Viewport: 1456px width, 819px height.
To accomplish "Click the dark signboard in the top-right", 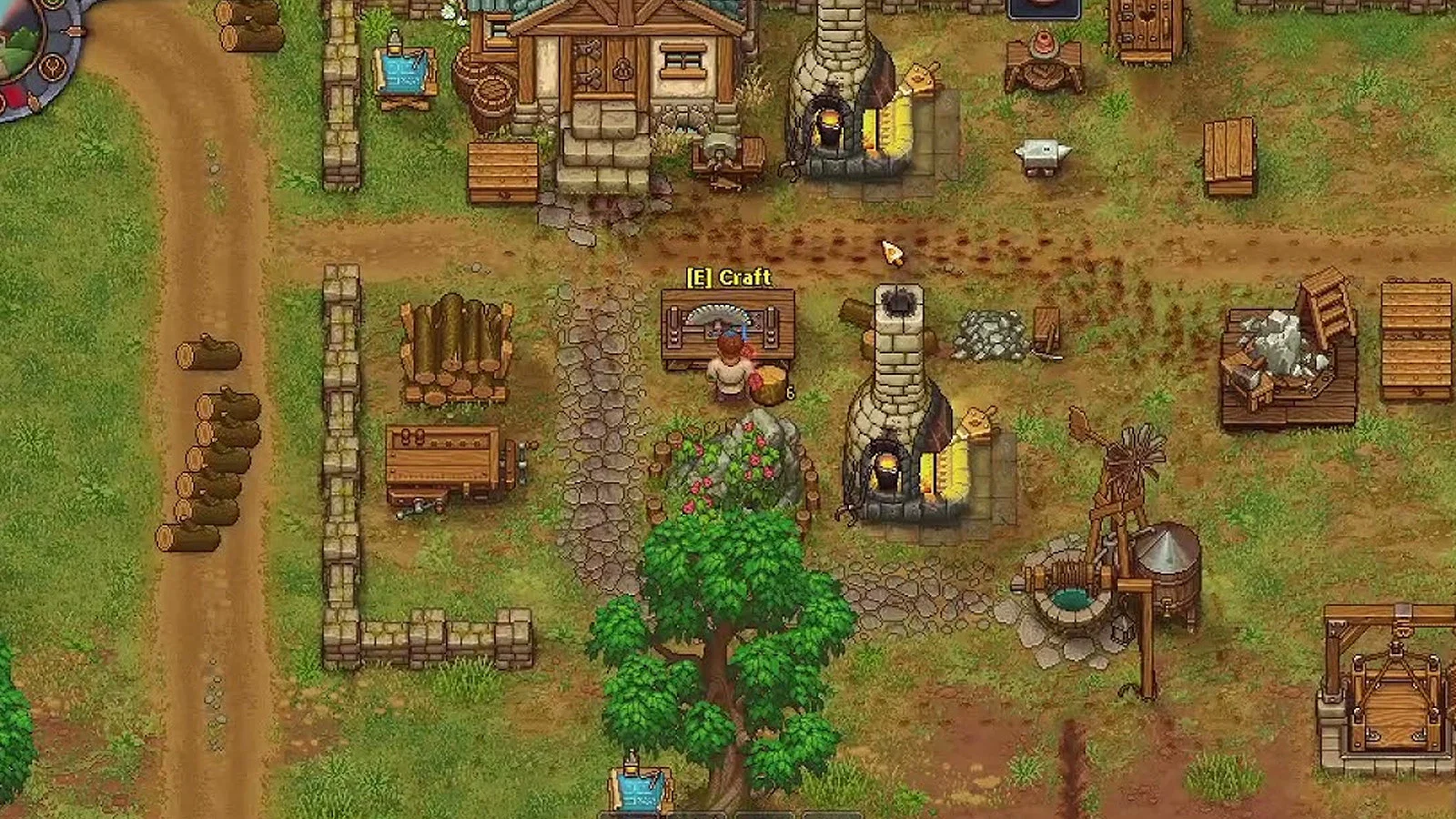I will coord(1044,7).
